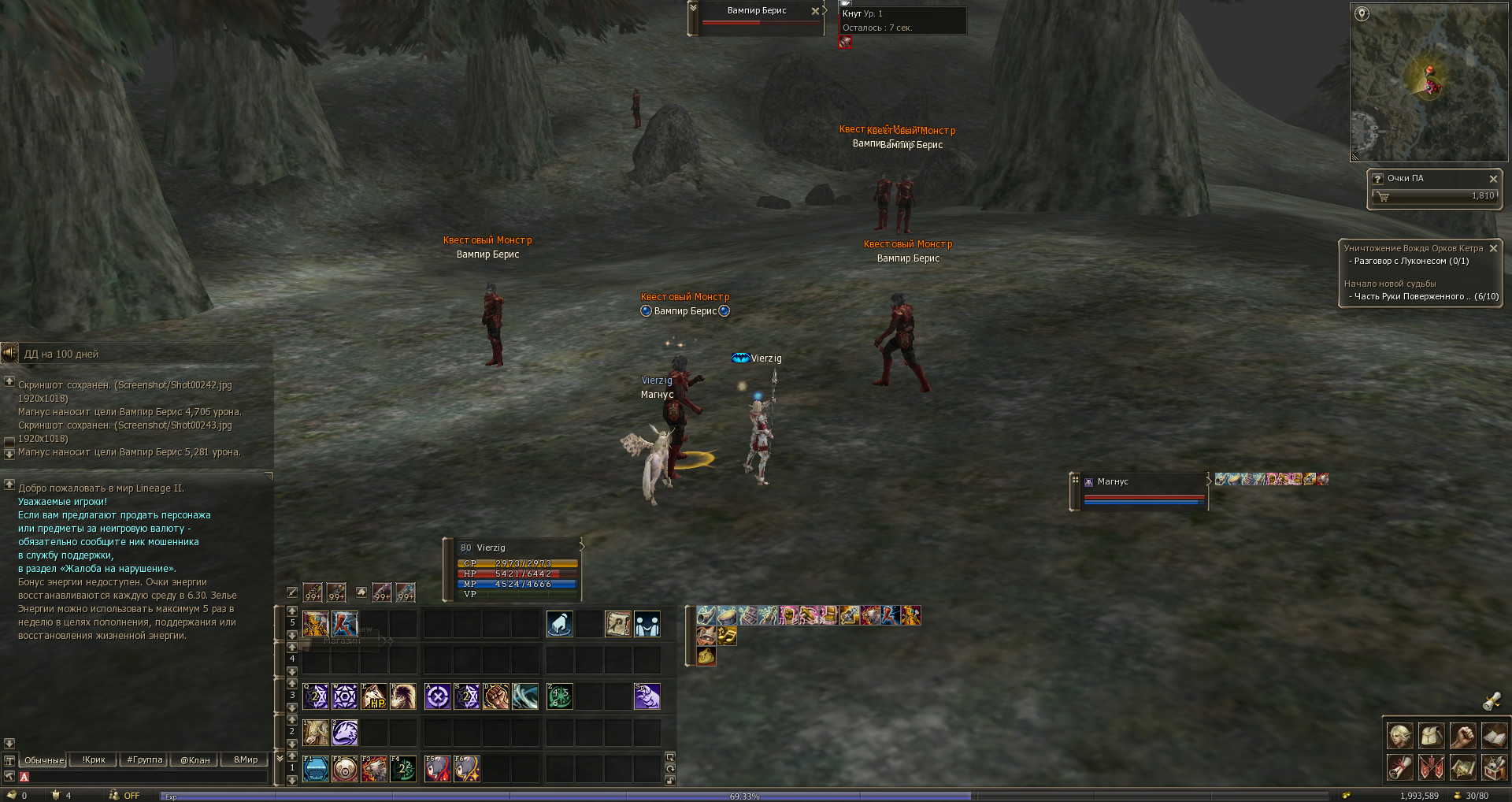Open the actions fist menu icon
The width and height of the screenshot is (1512, 802).
click(1462, 736)
